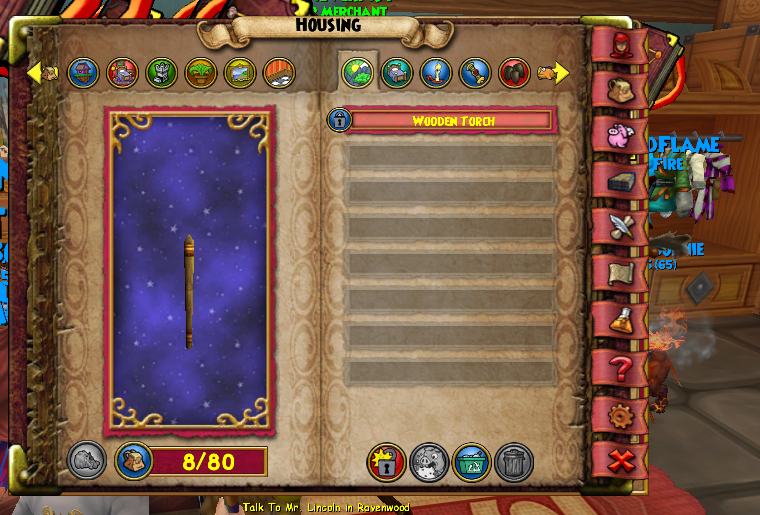Click the red padlock lock-item button
The image size is (760, 515).
coord(386,462)
